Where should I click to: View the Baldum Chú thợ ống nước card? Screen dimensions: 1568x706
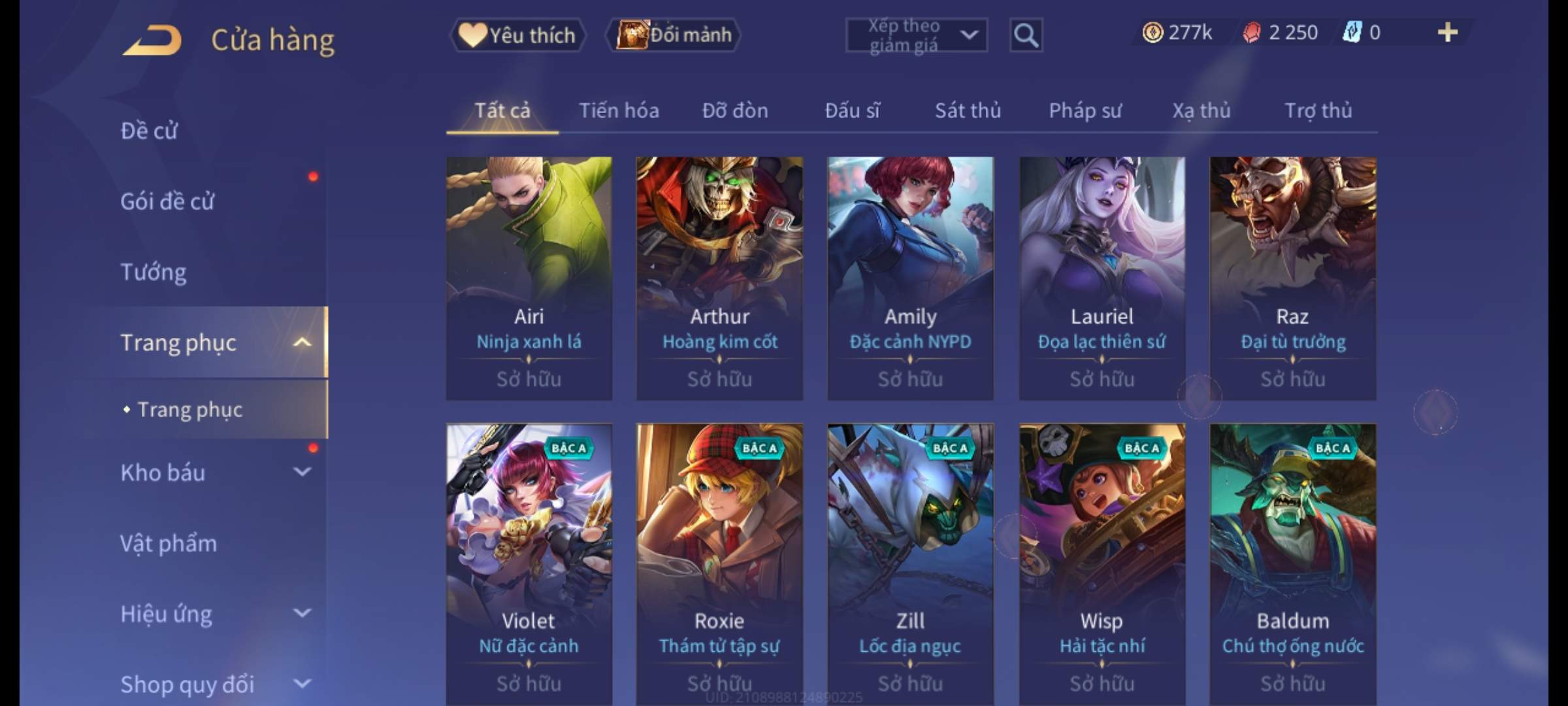coord(1293,562)
